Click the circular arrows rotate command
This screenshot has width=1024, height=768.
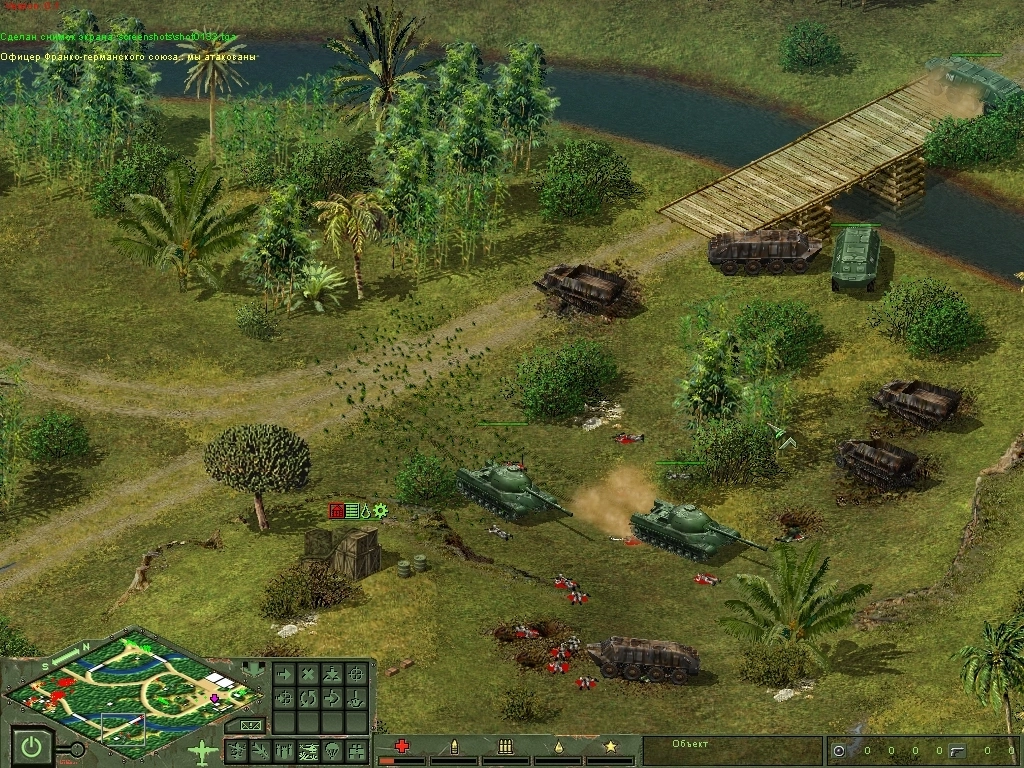(308, 698)
